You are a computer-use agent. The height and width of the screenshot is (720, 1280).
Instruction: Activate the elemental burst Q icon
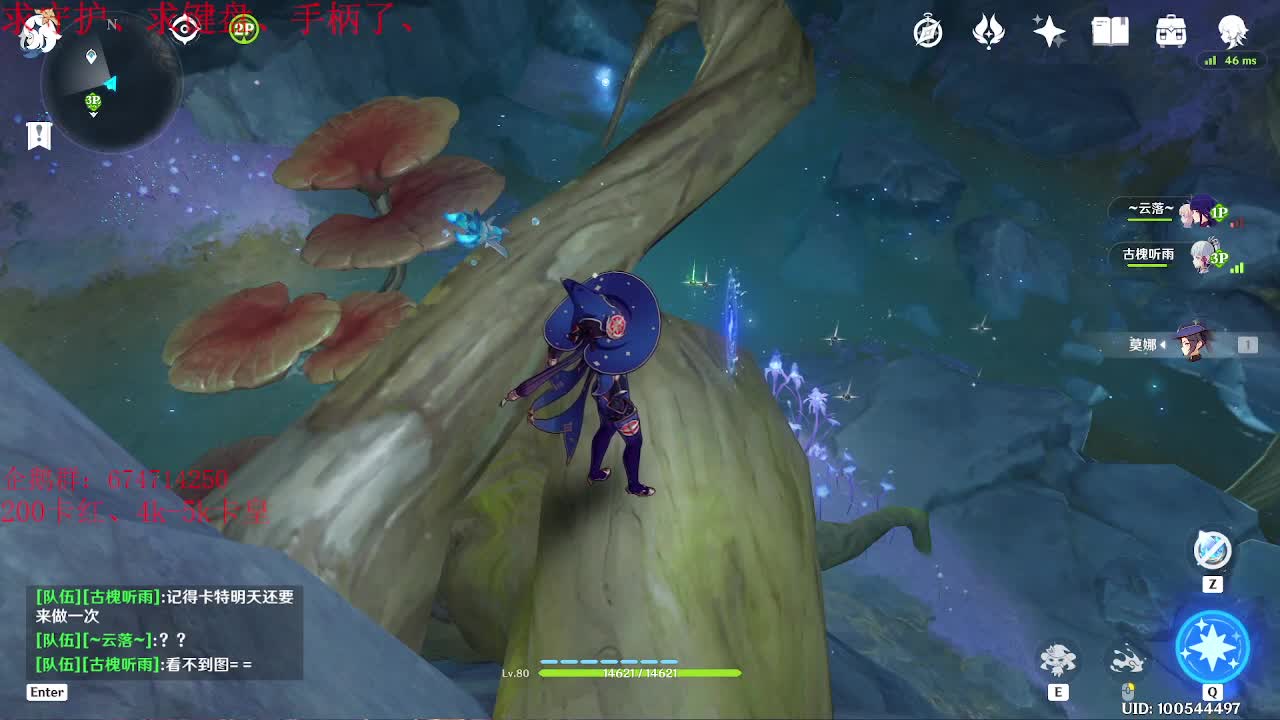coord(1212,648)
